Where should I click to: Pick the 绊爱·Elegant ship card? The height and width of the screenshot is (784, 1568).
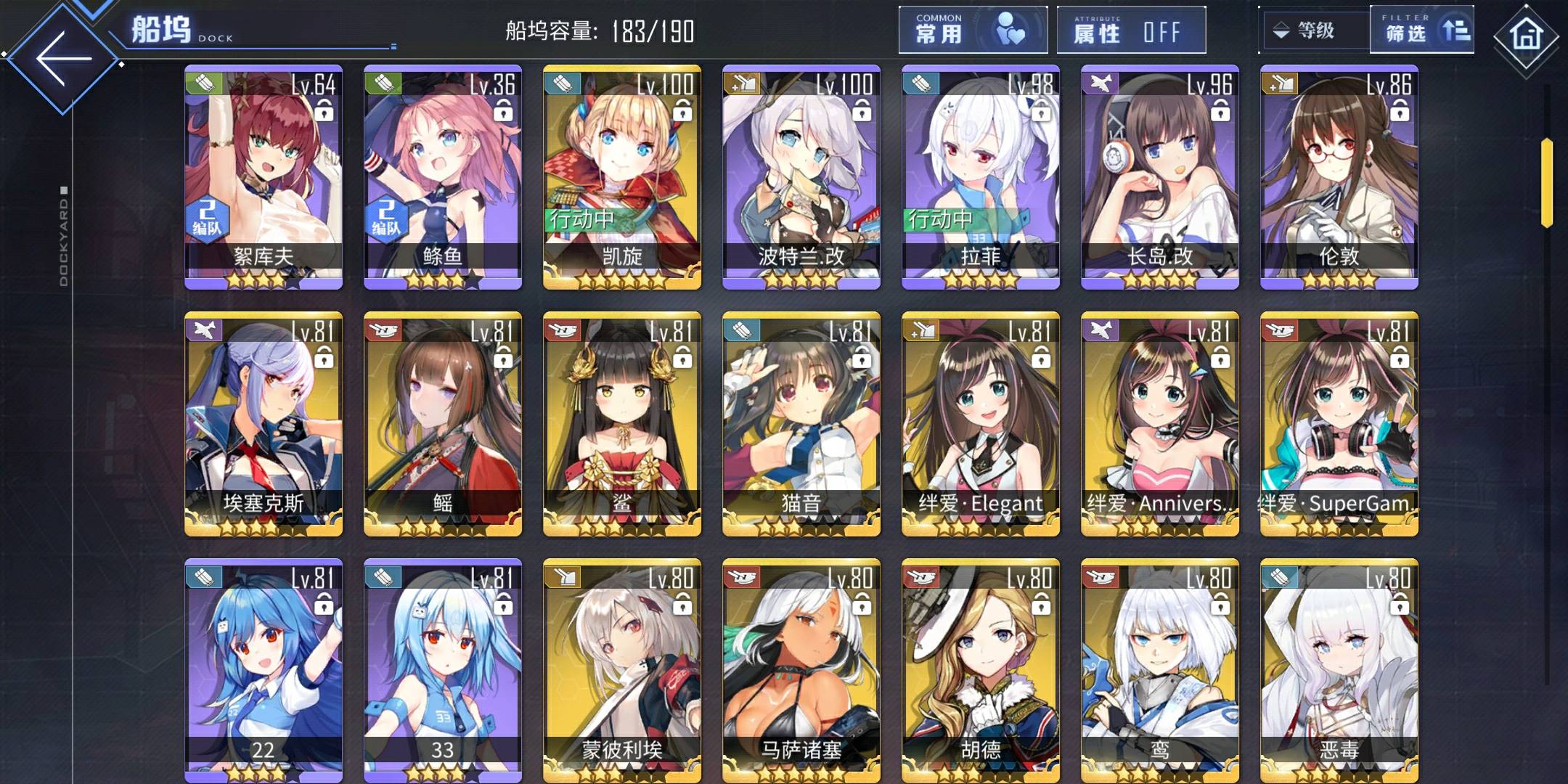pyautogui.click(x=981, y=424)
